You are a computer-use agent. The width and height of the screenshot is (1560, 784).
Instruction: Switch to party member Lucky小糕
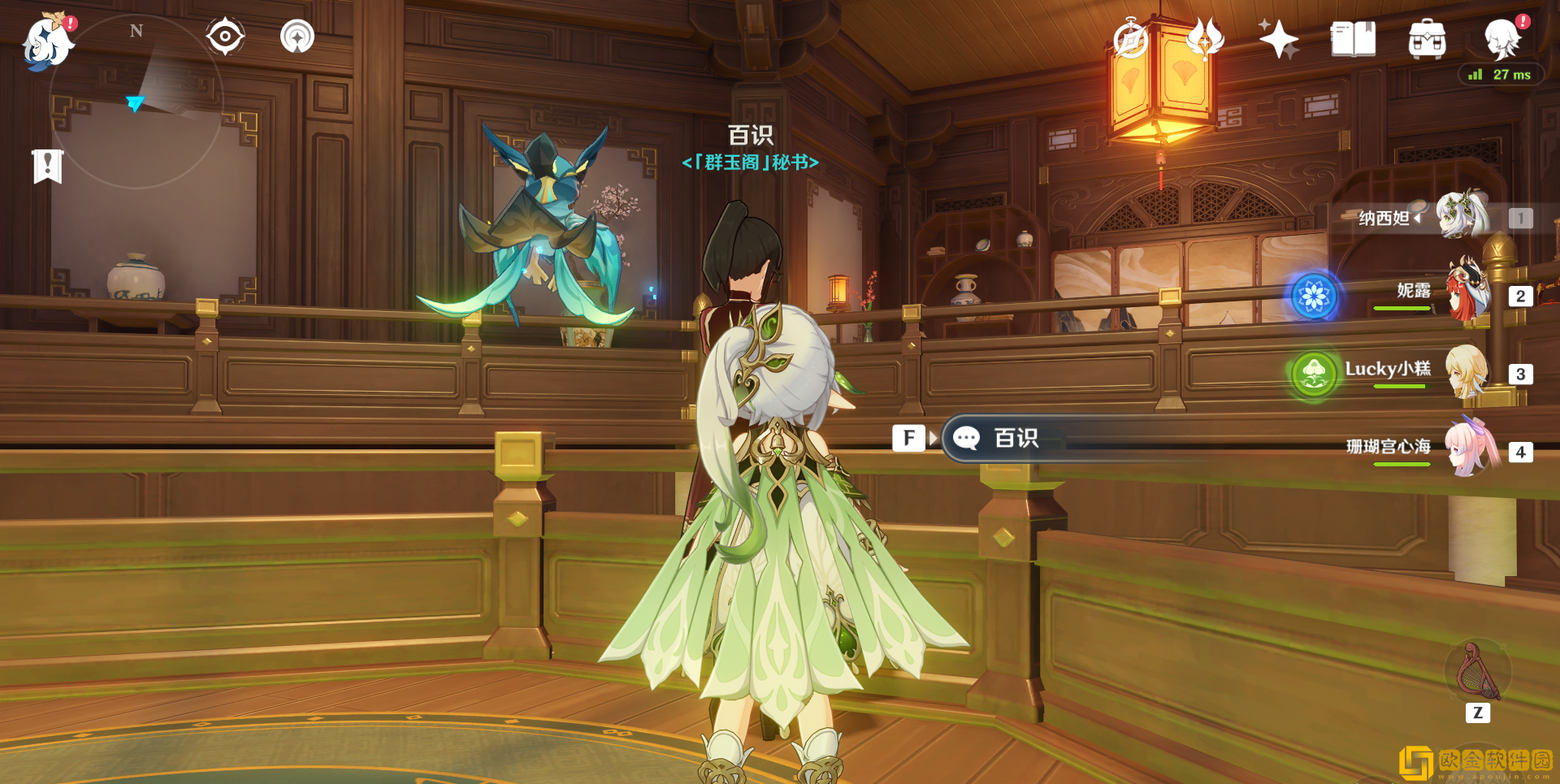tap(1467, 372)
